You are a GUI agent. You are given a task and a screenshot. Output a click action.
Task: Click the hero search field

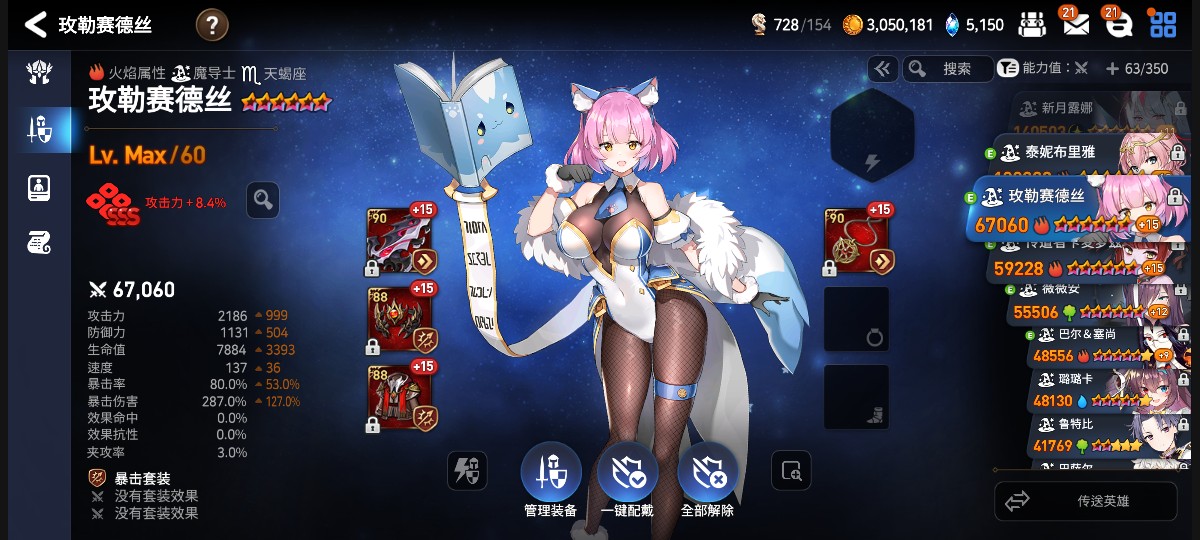tap(948, 69)
